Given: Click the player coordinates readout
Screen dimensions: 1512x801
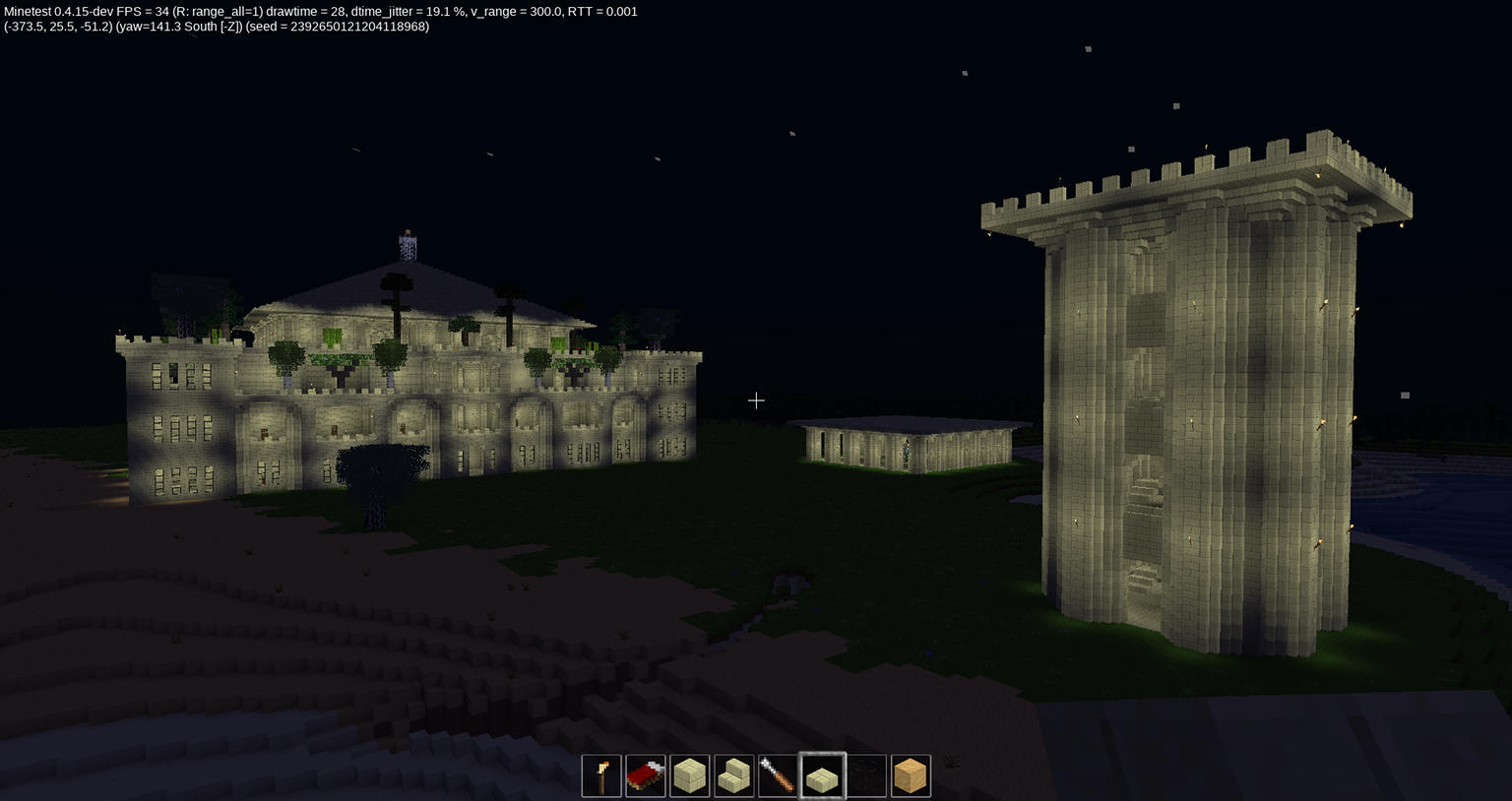Looking at the screenshot, I should tap(54, 27).
